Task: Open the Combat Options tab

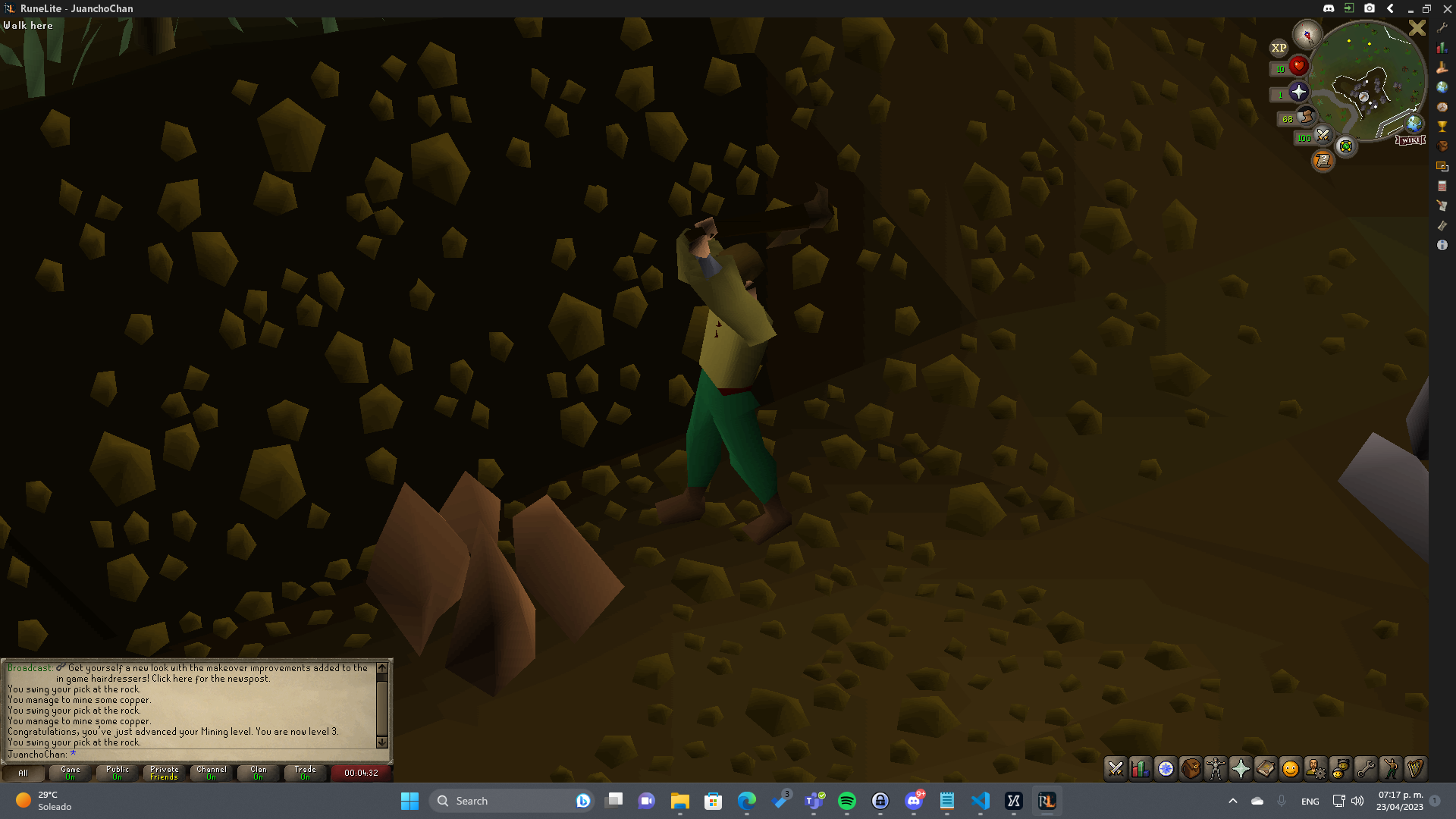Action: 1115,768
